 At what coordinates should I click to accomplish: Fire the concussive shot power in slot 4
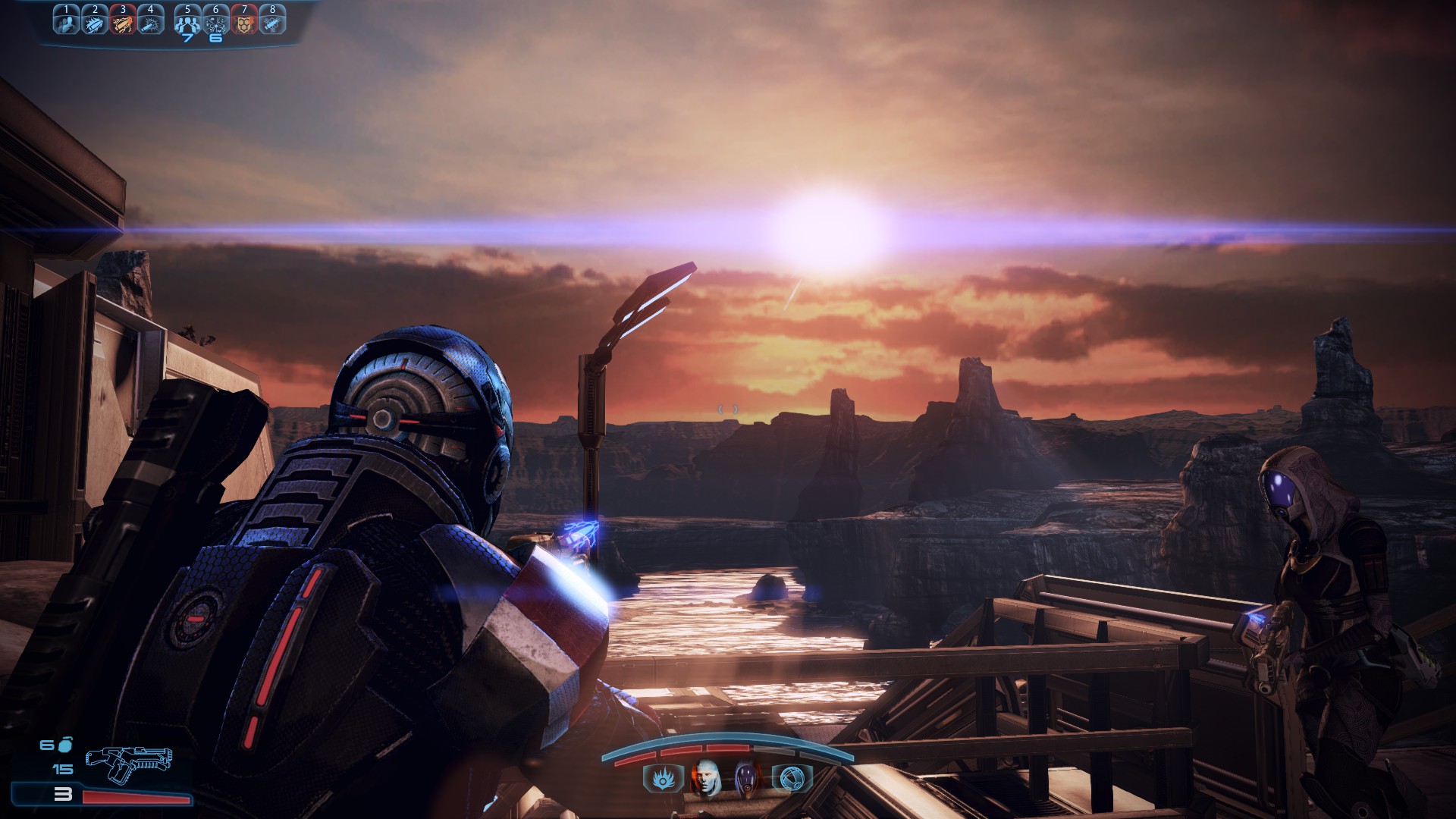[x=151, y=23]
